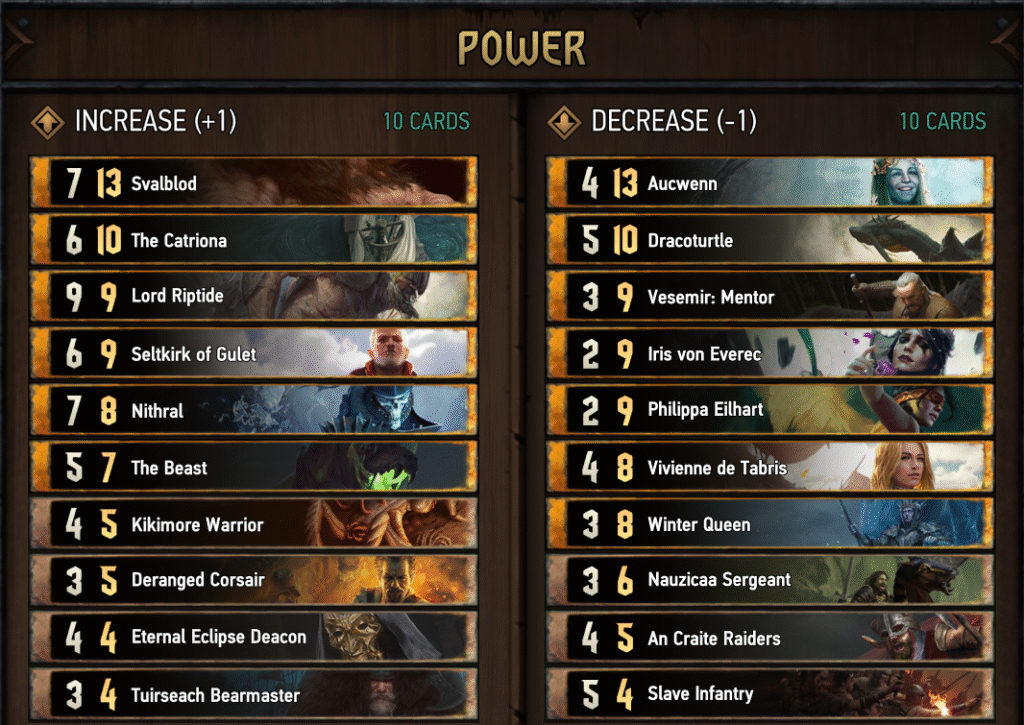Open Vivienne de Tabris card
Image resolution: width=1024 pixels, height=725 pixels.
coord(770,467)
